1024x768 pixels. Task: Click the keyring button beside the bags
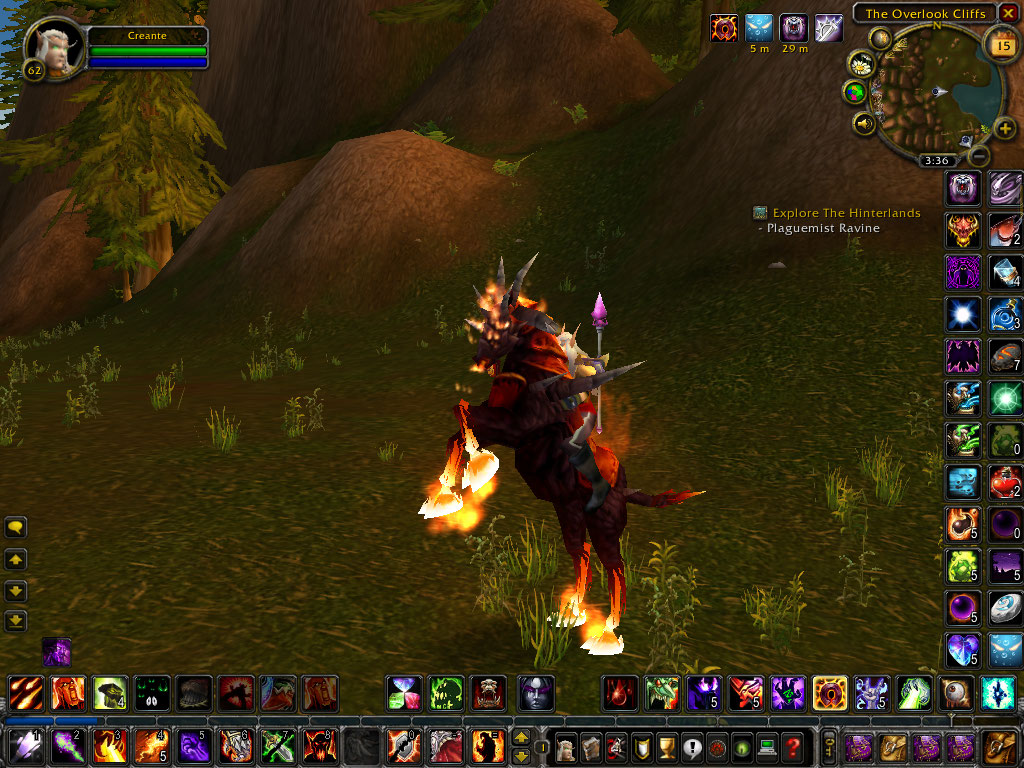pyautogui.click(x=829, y=747)
